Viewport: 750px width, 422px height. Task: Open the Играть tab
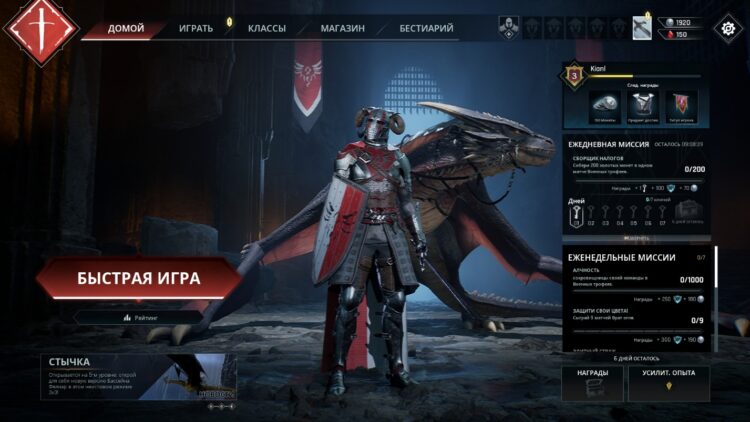point(196,28)
